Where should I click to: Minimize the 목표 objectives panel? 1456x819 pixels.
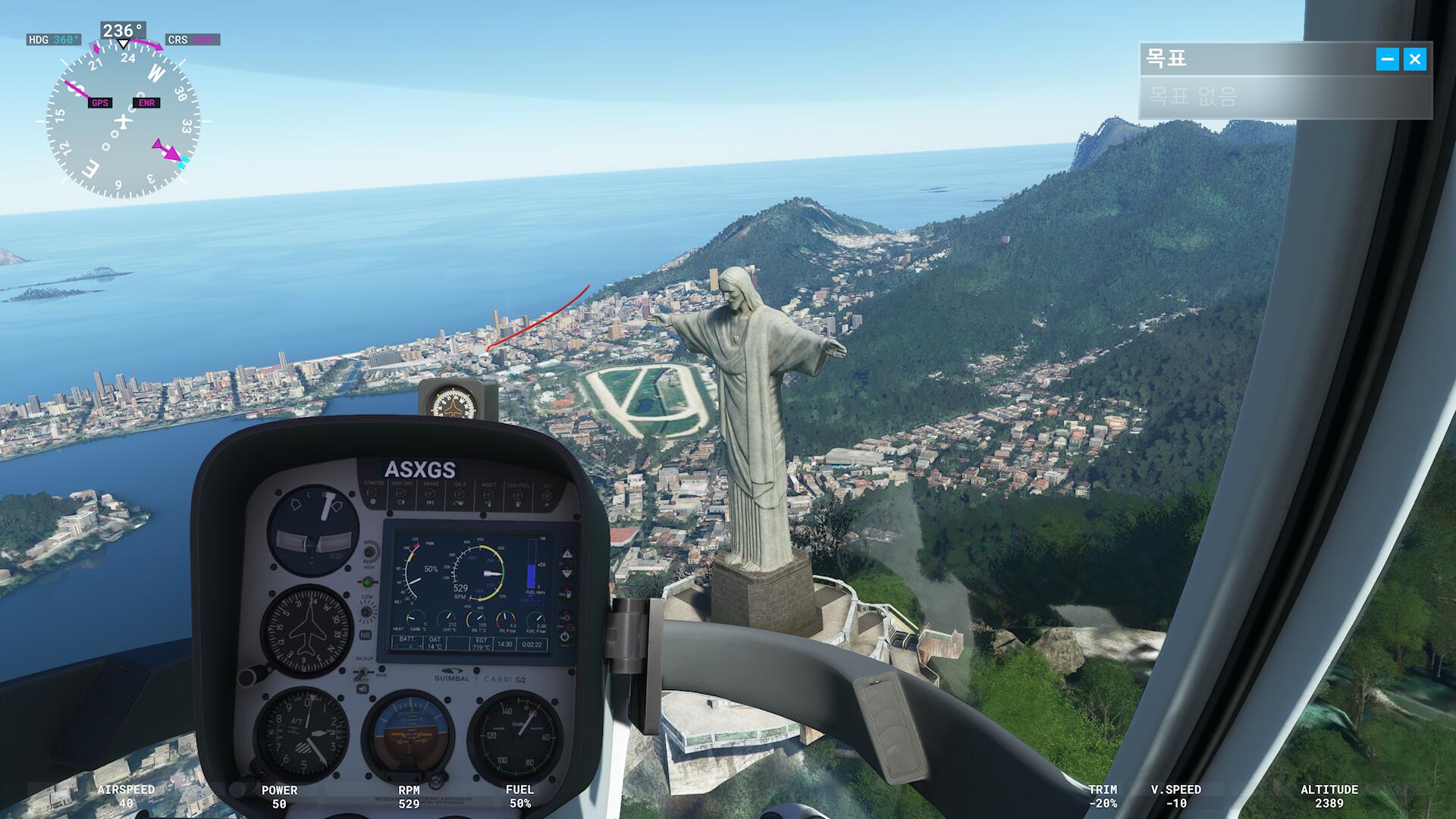(x=1387, y=59)
